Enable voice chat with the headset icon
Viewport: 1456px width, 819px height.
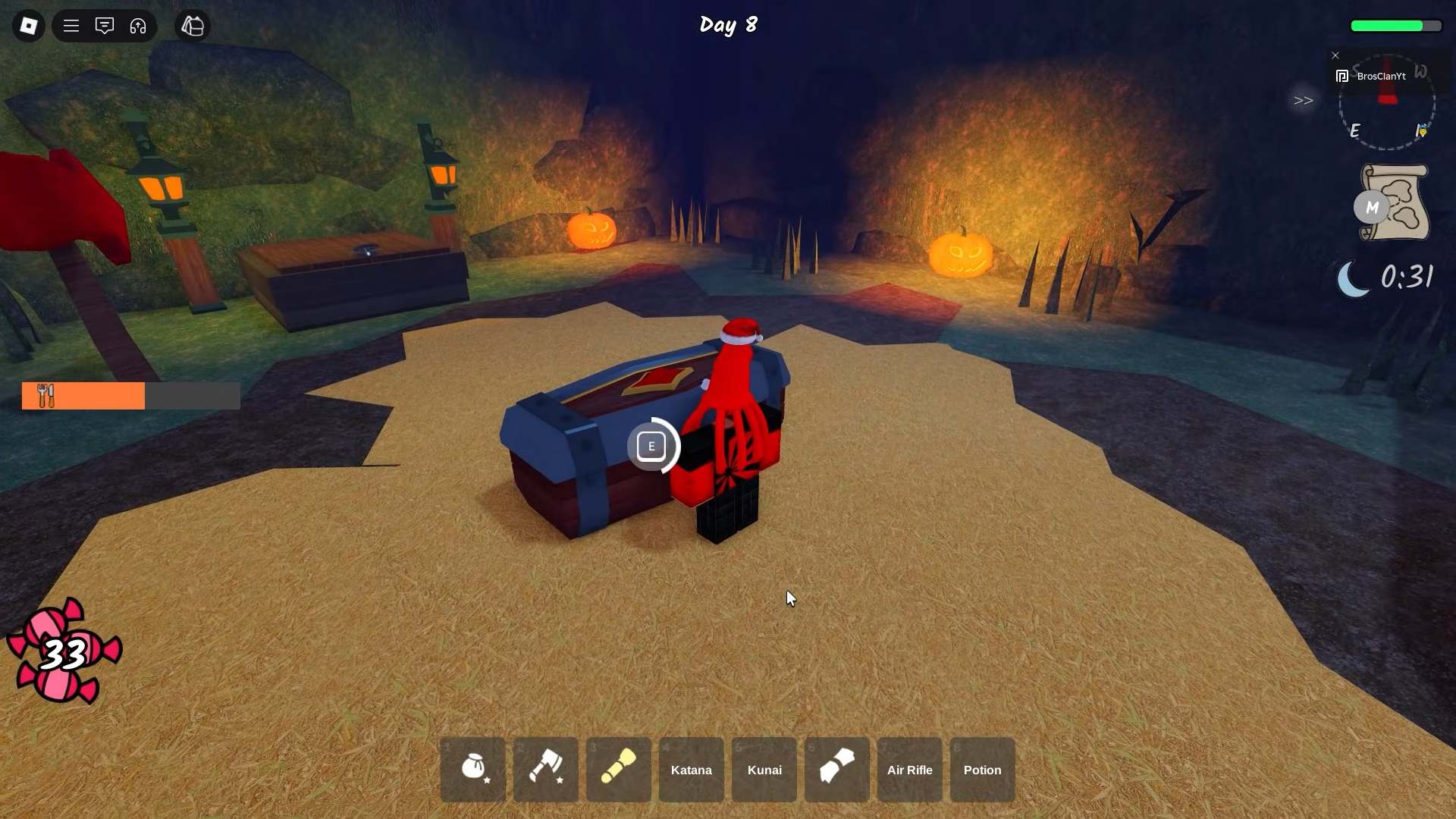(138, 26)
